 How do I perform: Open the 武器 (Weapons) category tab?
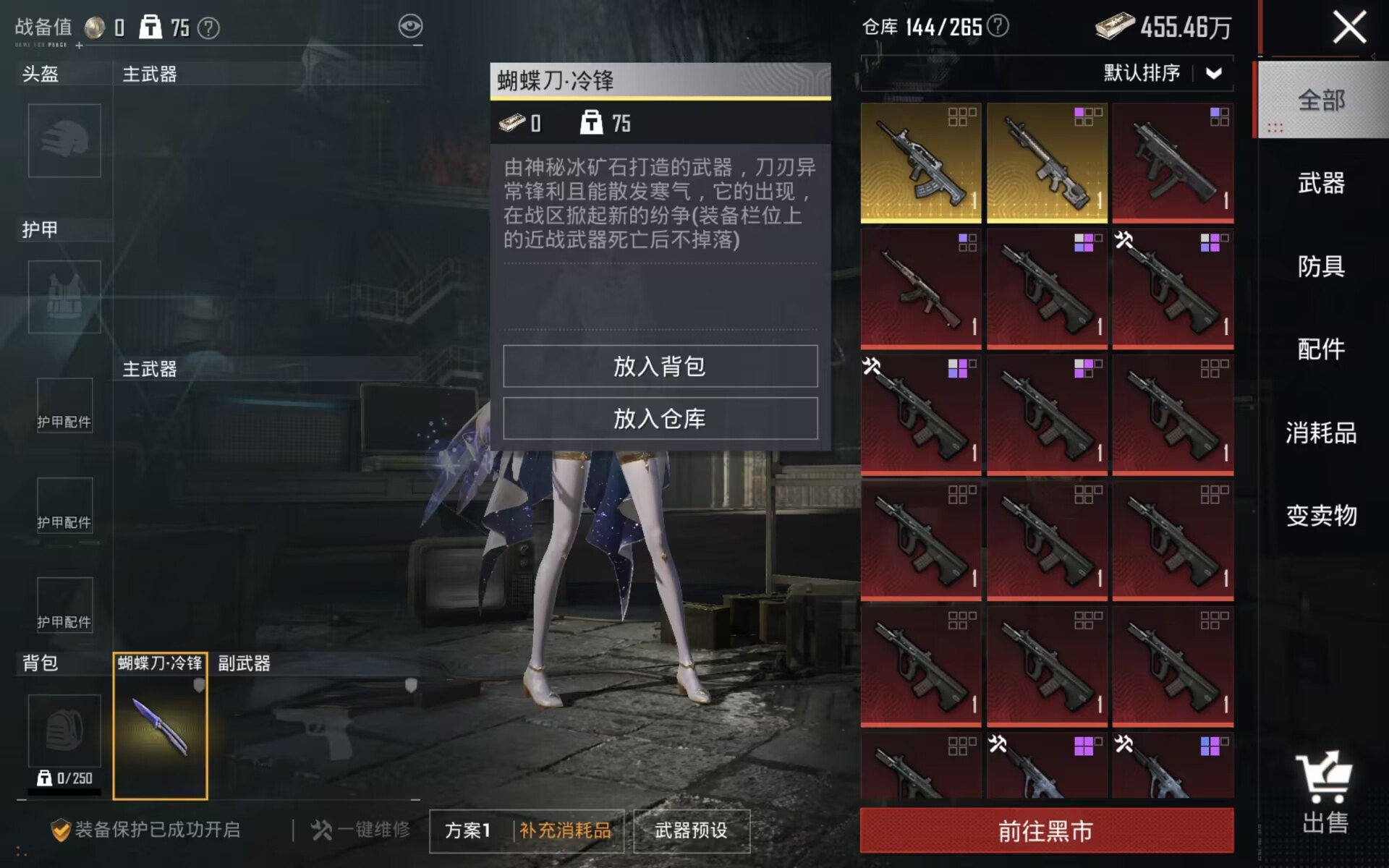(1321, 183)
